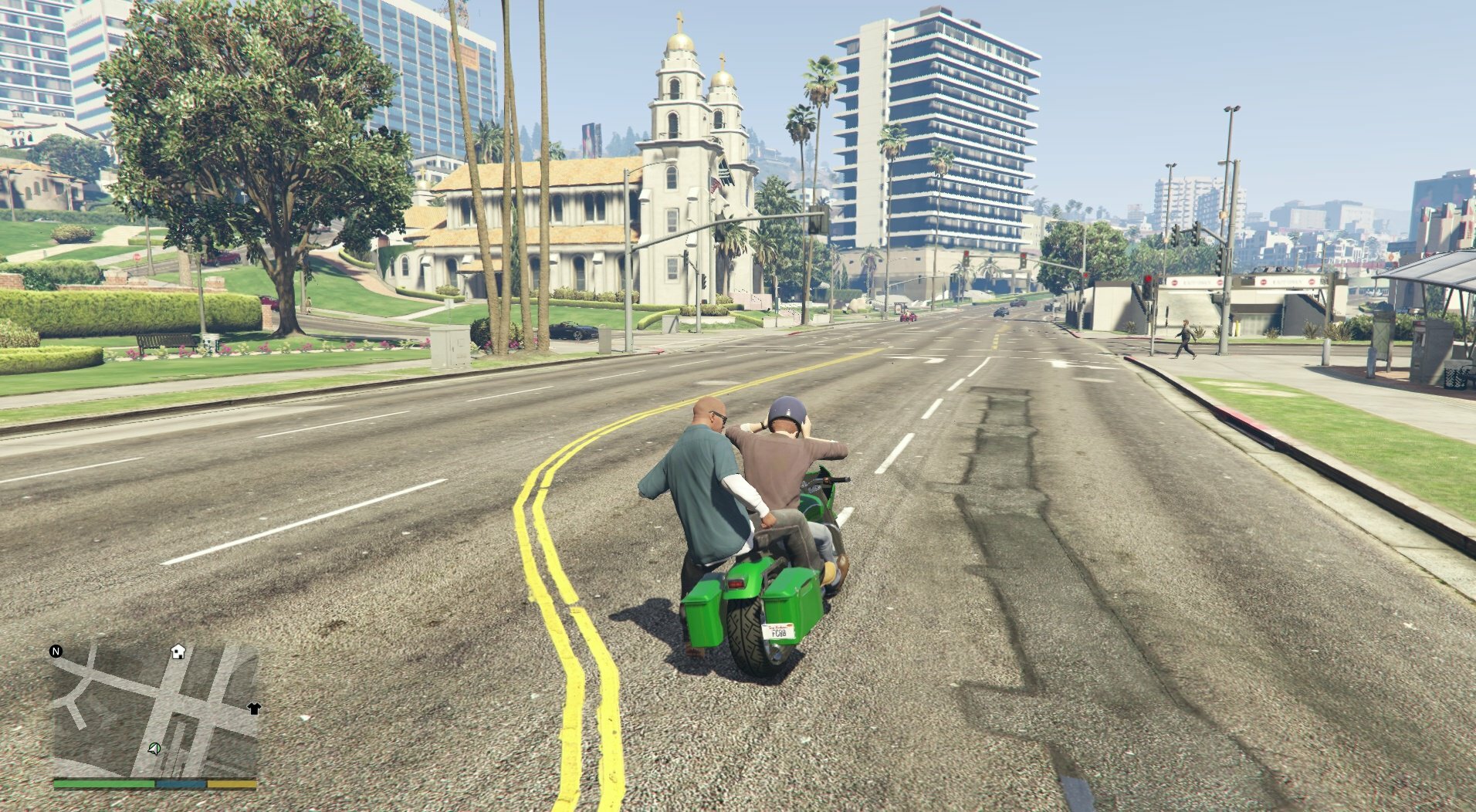The height and width of the screenshot is (812, 1476).
Task: Click the player arrow on the minimap
Action: 154,748
